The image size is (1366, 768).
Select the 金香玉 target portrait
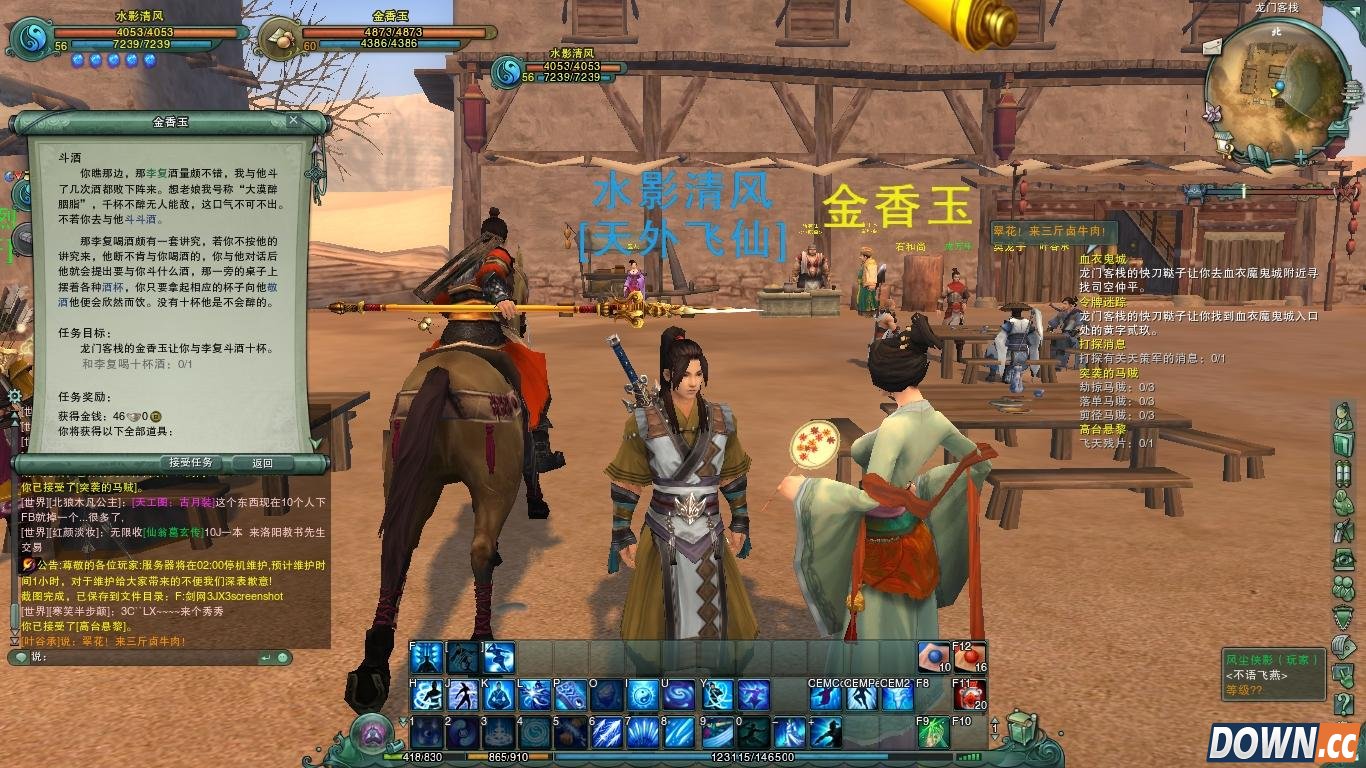pos(279,39)
